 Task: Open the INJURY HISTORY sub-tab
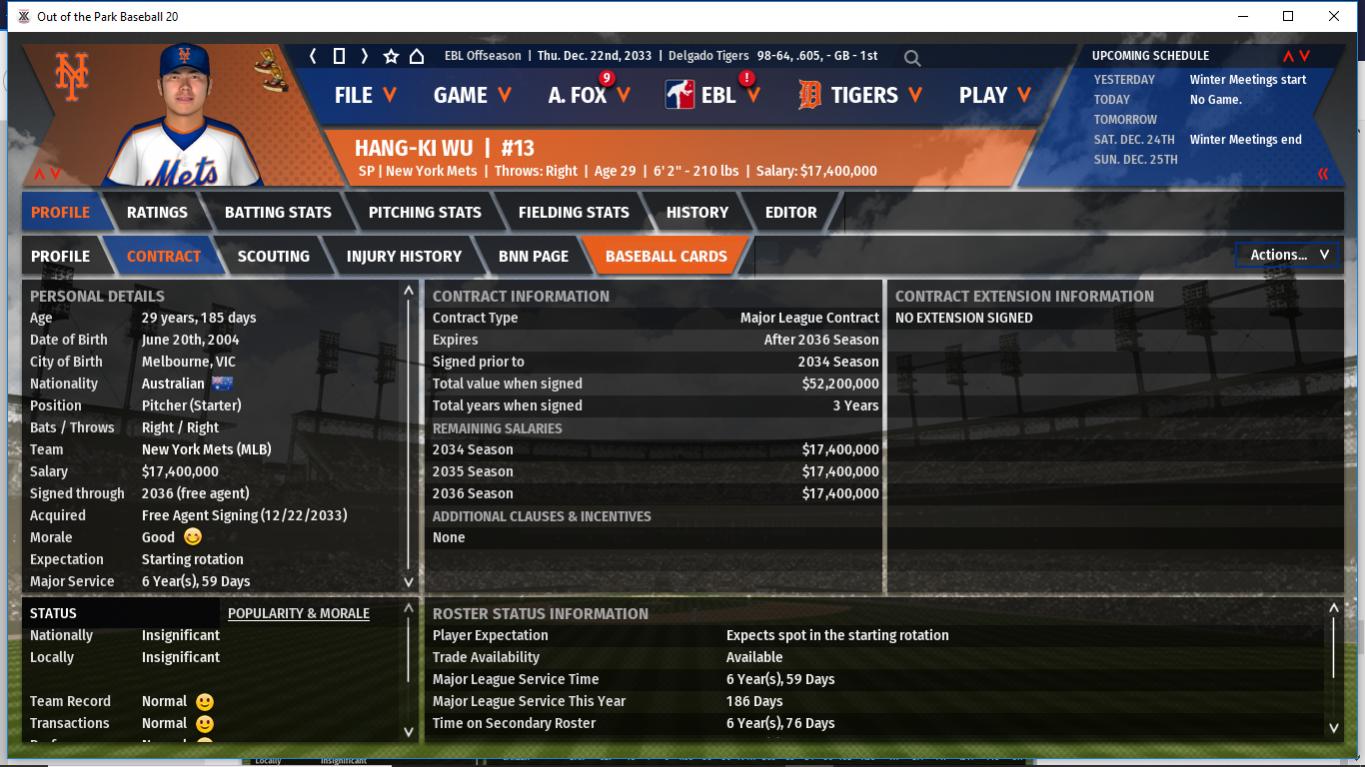[x=404, y=256]
